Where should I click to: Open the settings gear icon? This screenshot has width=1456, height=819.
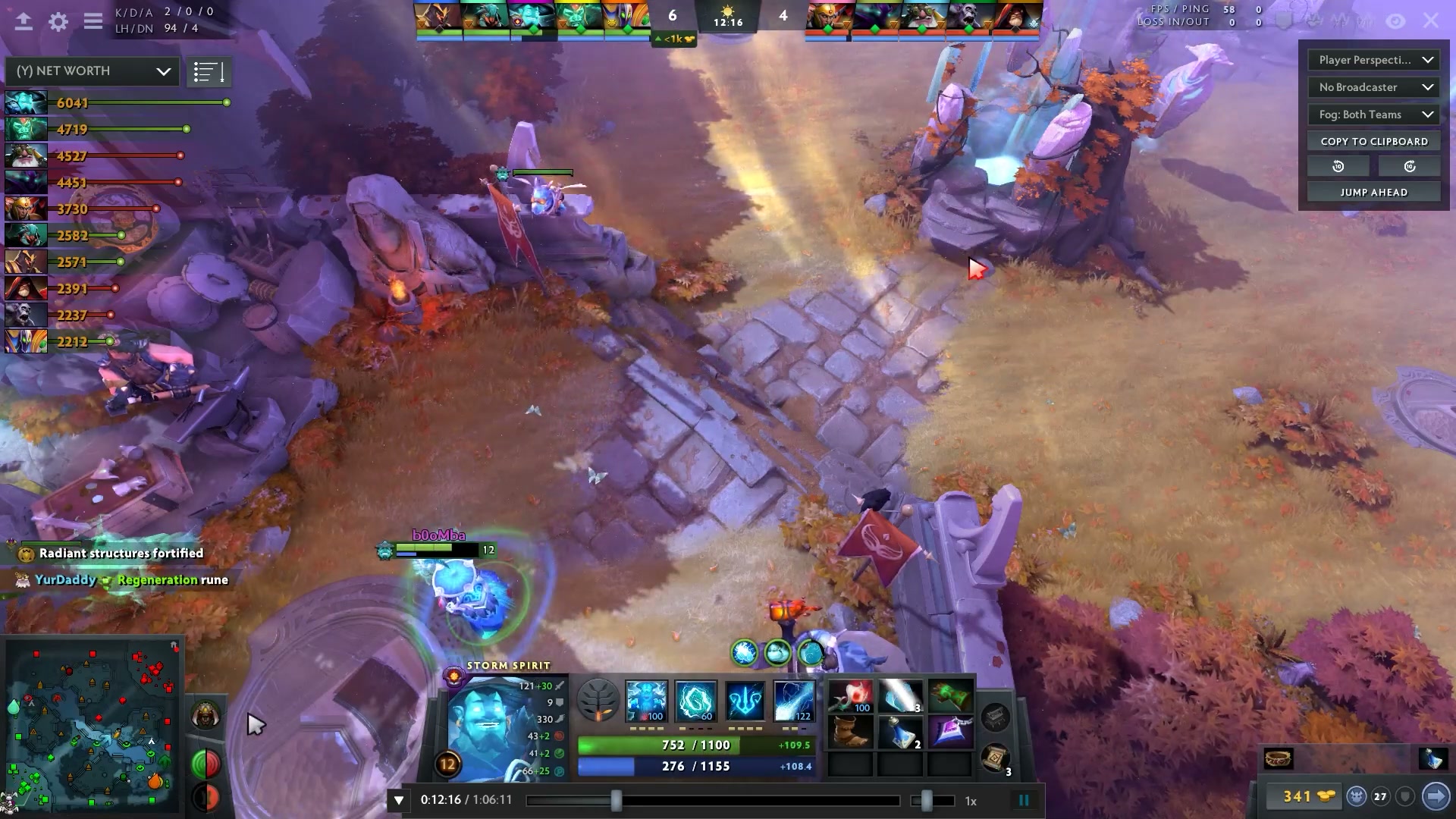click(57, 21)
